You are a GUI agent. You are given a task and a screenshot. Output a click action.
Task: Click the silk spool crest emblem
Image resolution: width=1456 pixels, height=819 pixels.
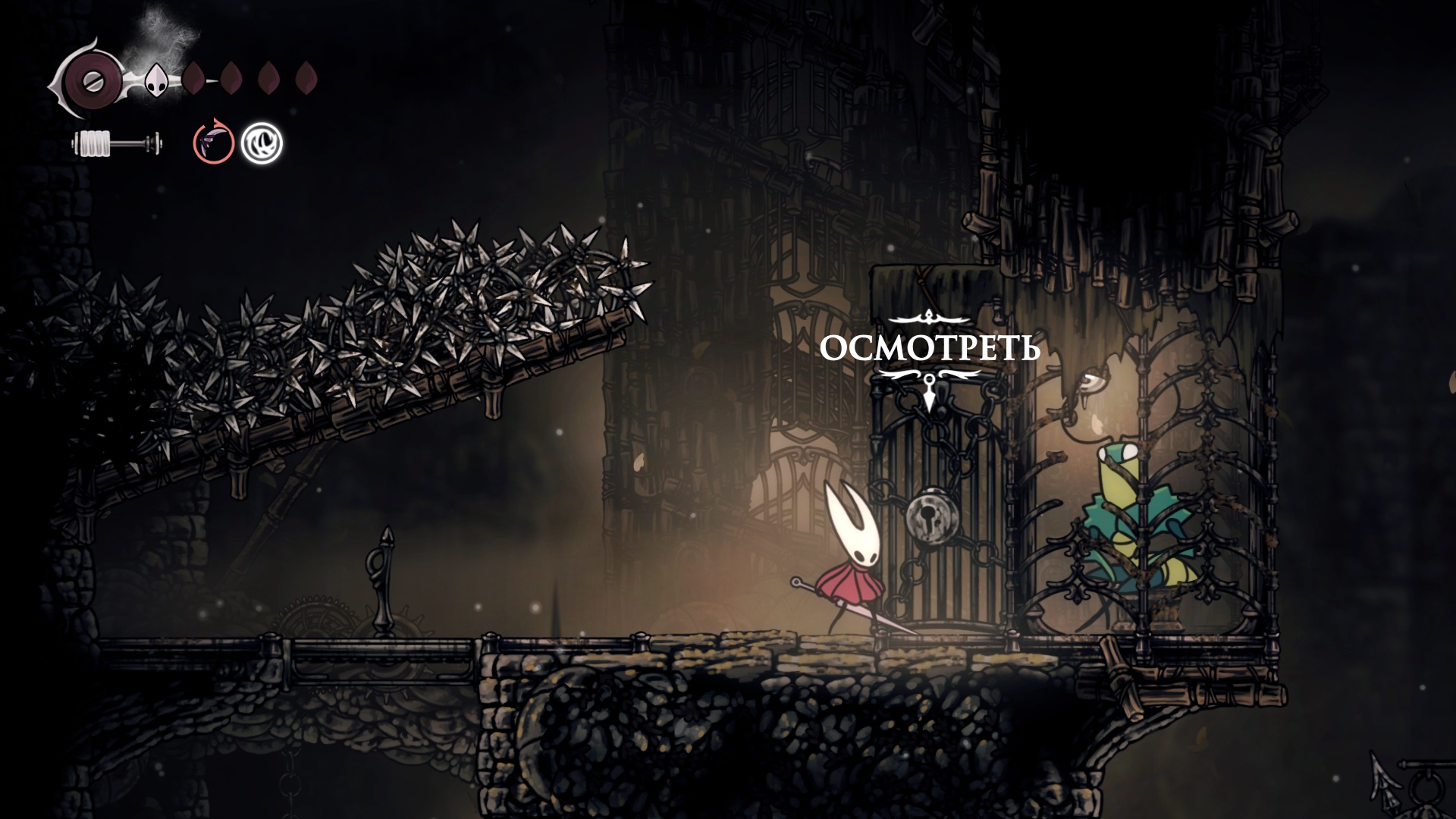90,79
